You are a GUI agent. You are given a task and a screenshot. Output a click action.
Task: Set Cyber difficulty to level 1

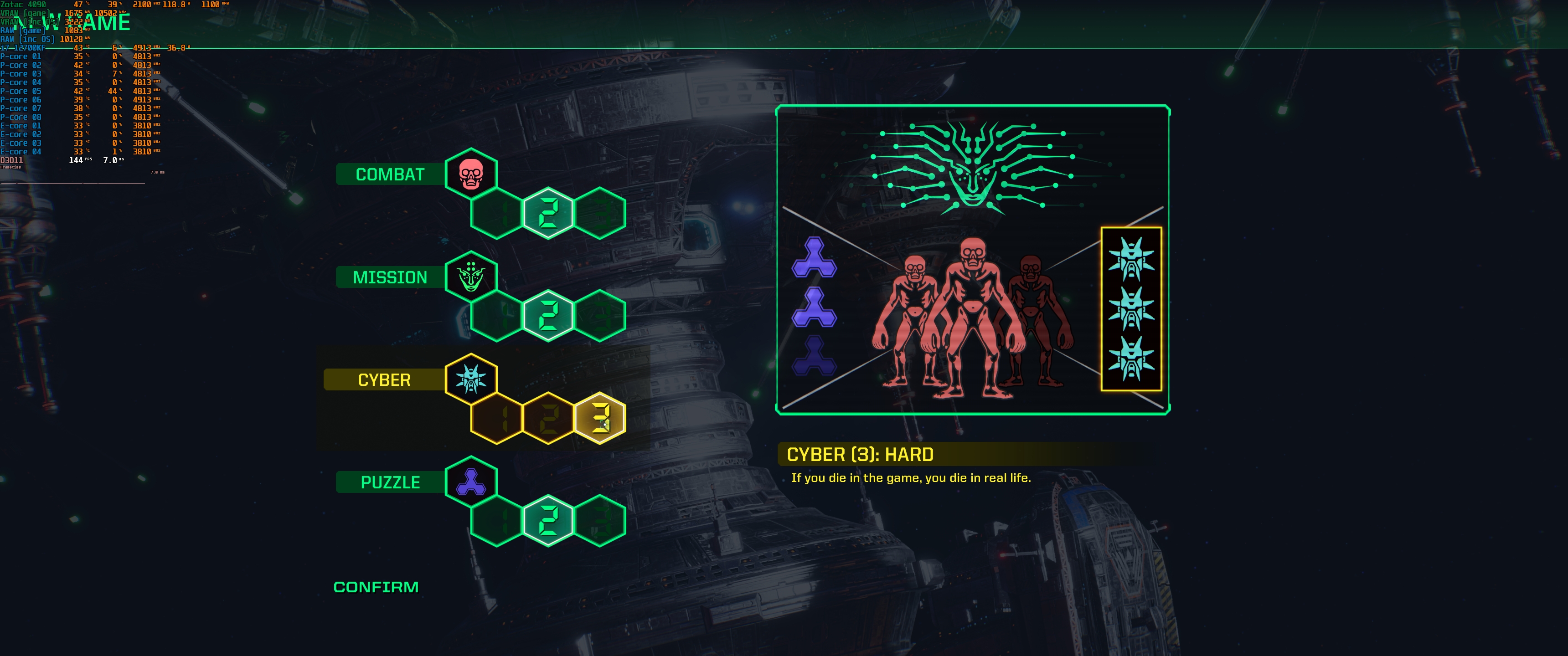pyautogui.click(x=497, y=418)
